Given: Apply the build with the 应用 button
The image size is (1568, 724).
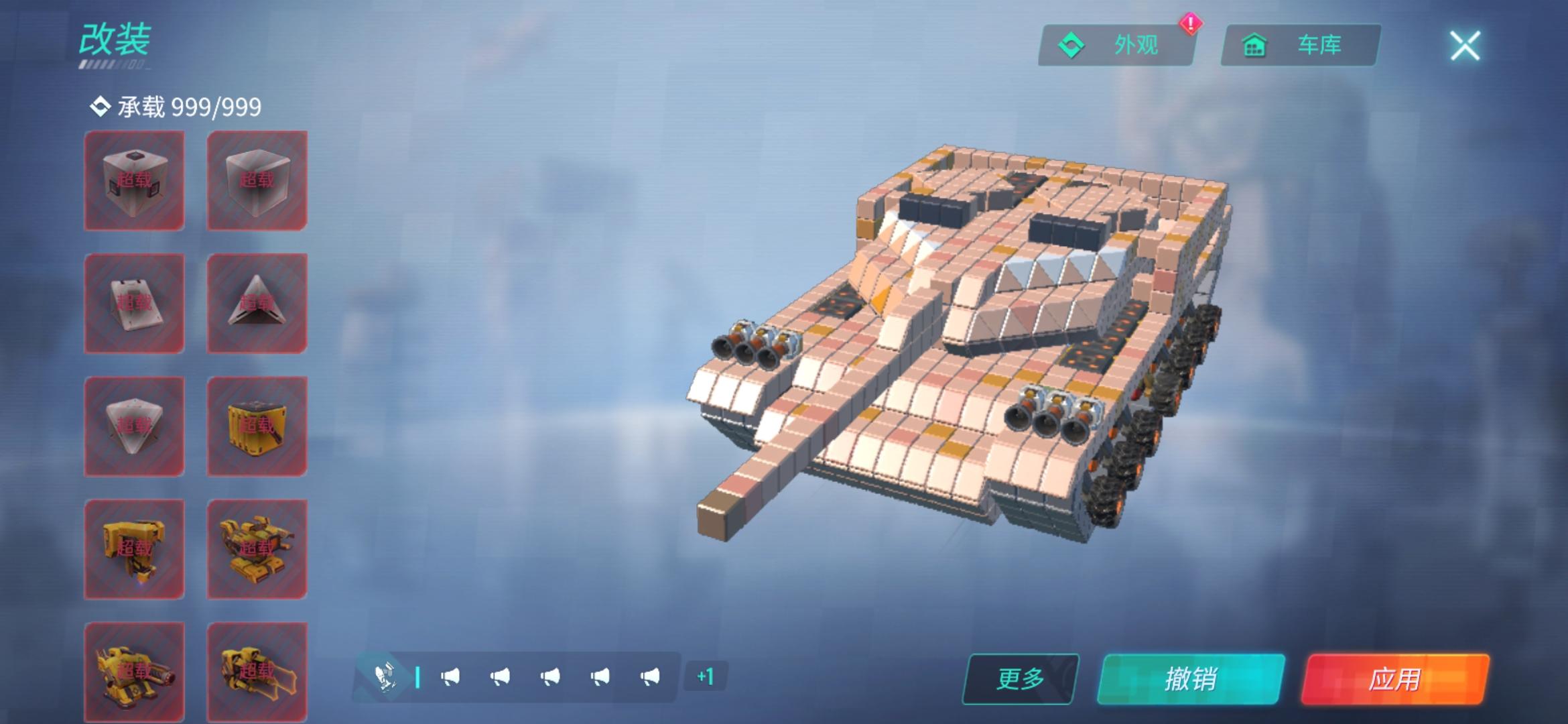Looking at the screenshot, I should (x=1394, y=678).
